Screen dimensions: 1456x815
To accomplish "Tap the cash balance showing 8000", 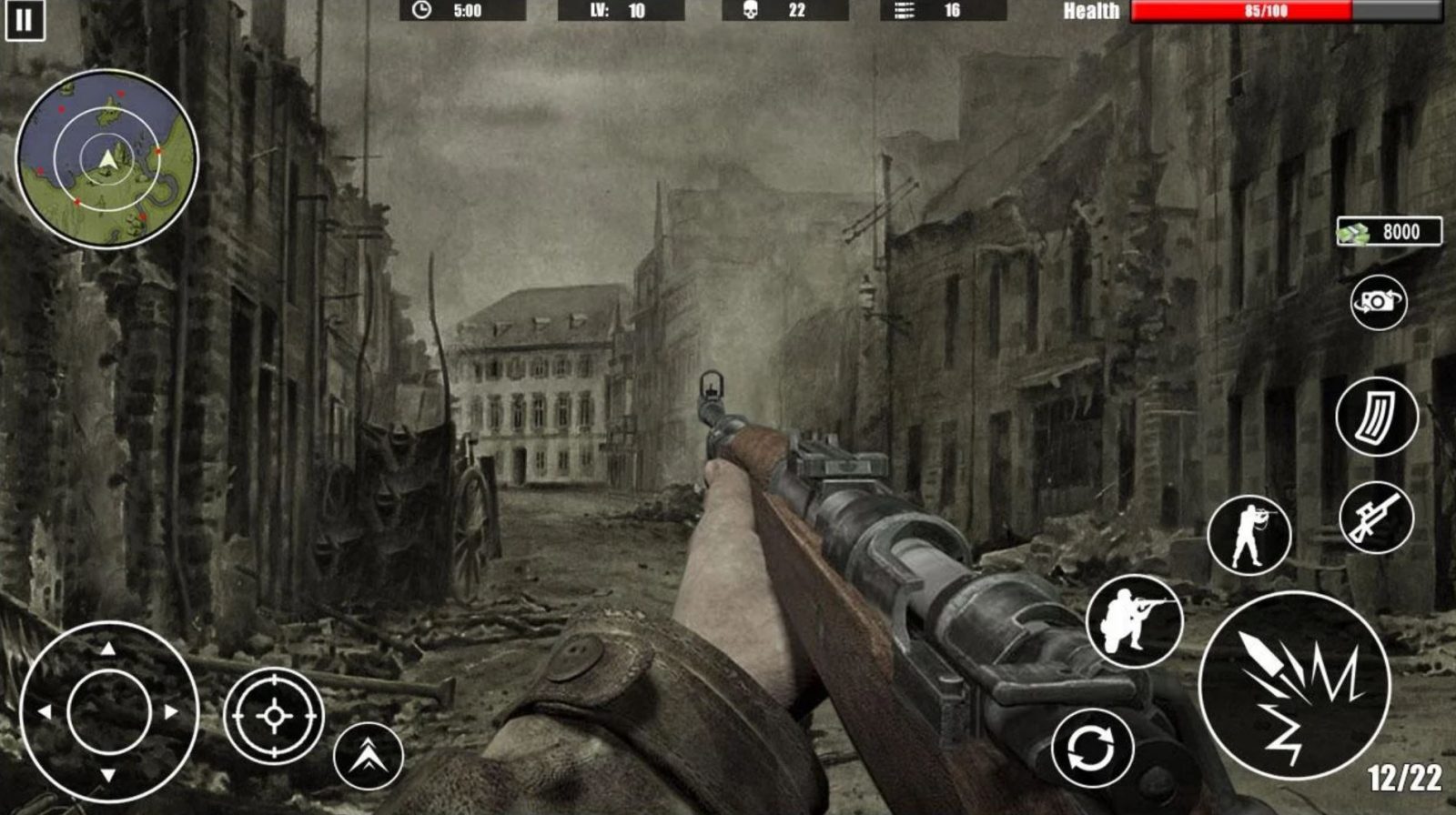I will coord(1390,230).
